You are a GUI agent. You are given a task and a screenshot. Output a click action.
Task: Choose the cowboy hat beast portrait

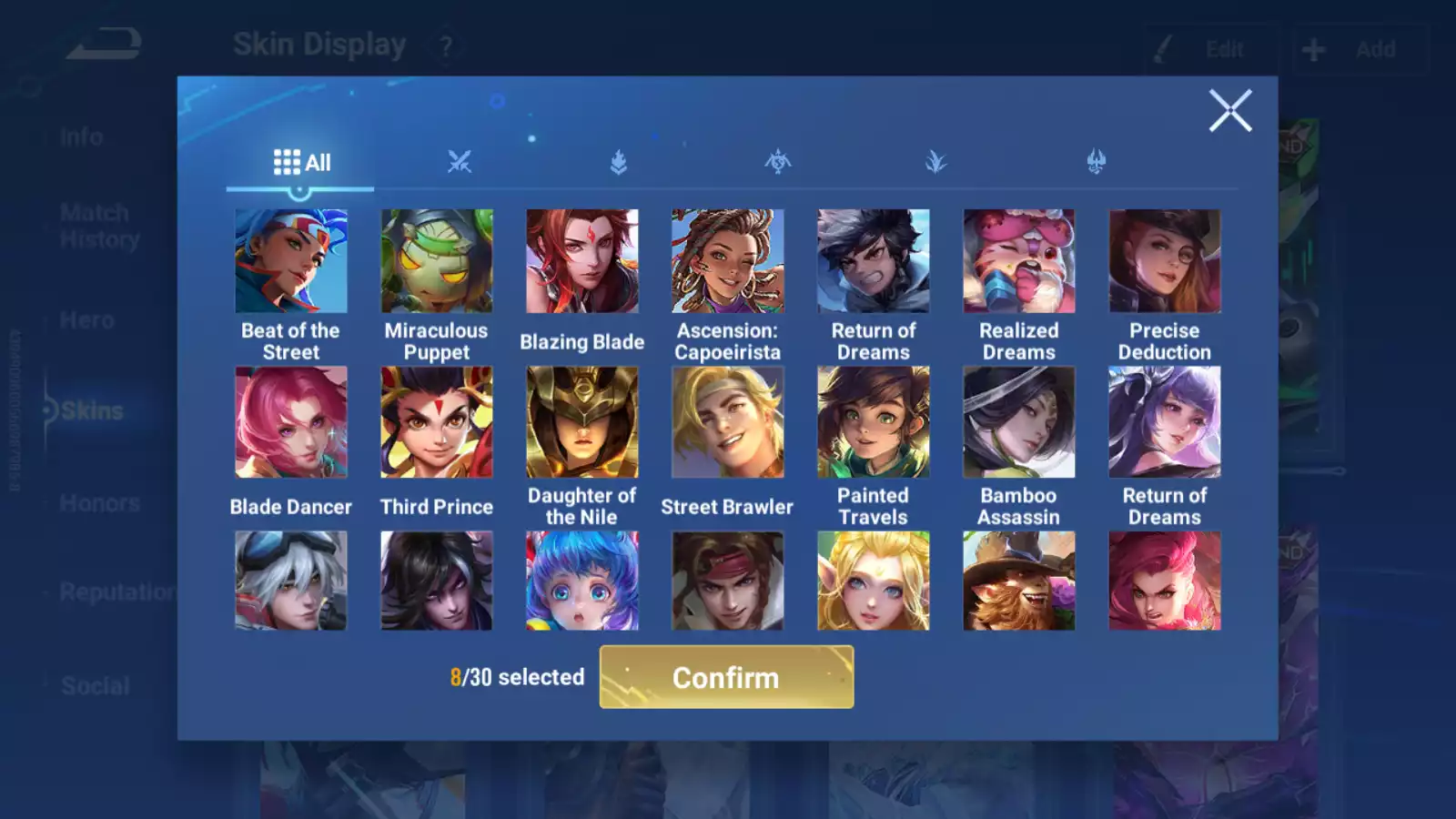coord(1019,581)
